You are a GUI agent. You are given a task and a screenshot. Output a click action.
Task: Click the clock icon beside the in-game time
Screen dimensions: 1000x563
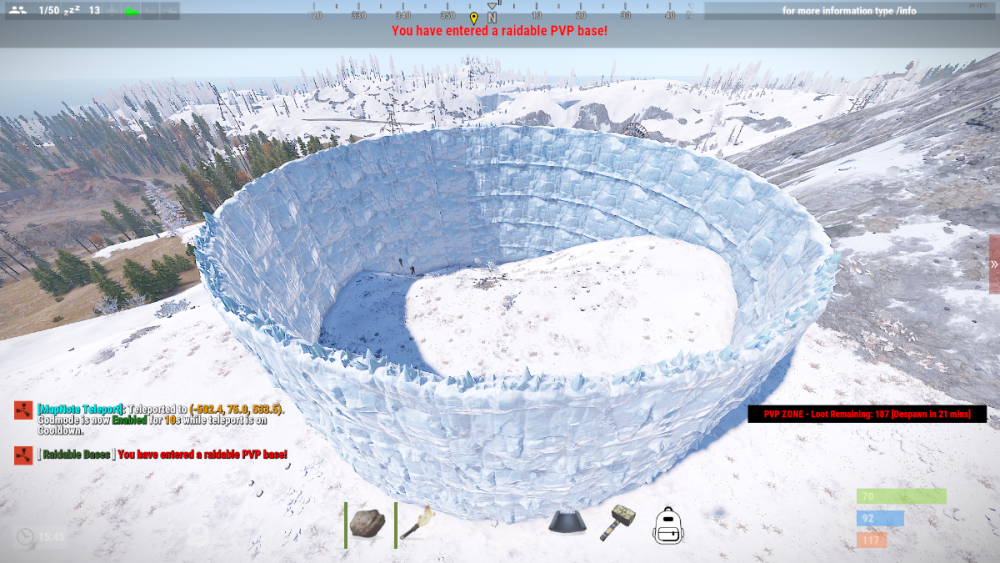pos(24,537)
